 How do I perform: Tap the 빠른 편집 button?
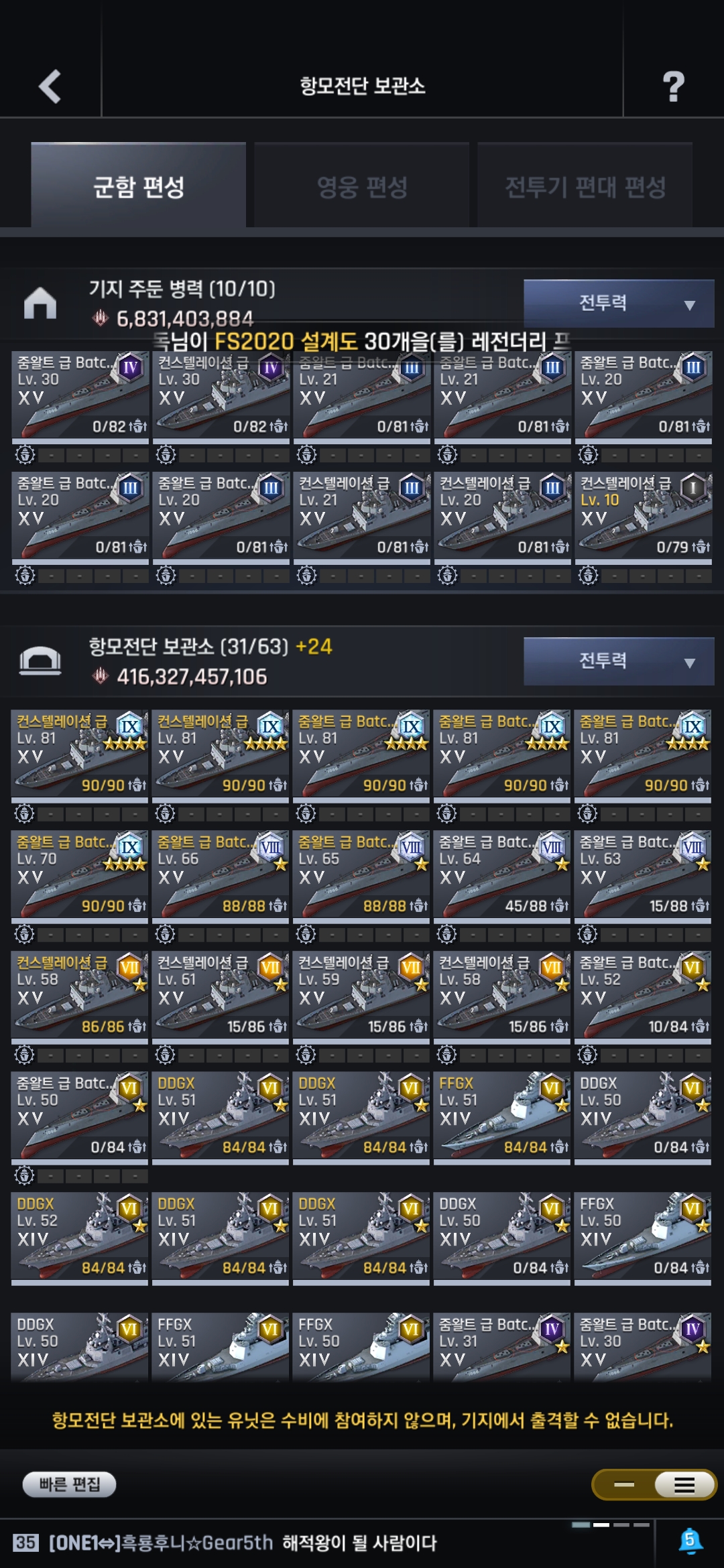[69, 1484]
